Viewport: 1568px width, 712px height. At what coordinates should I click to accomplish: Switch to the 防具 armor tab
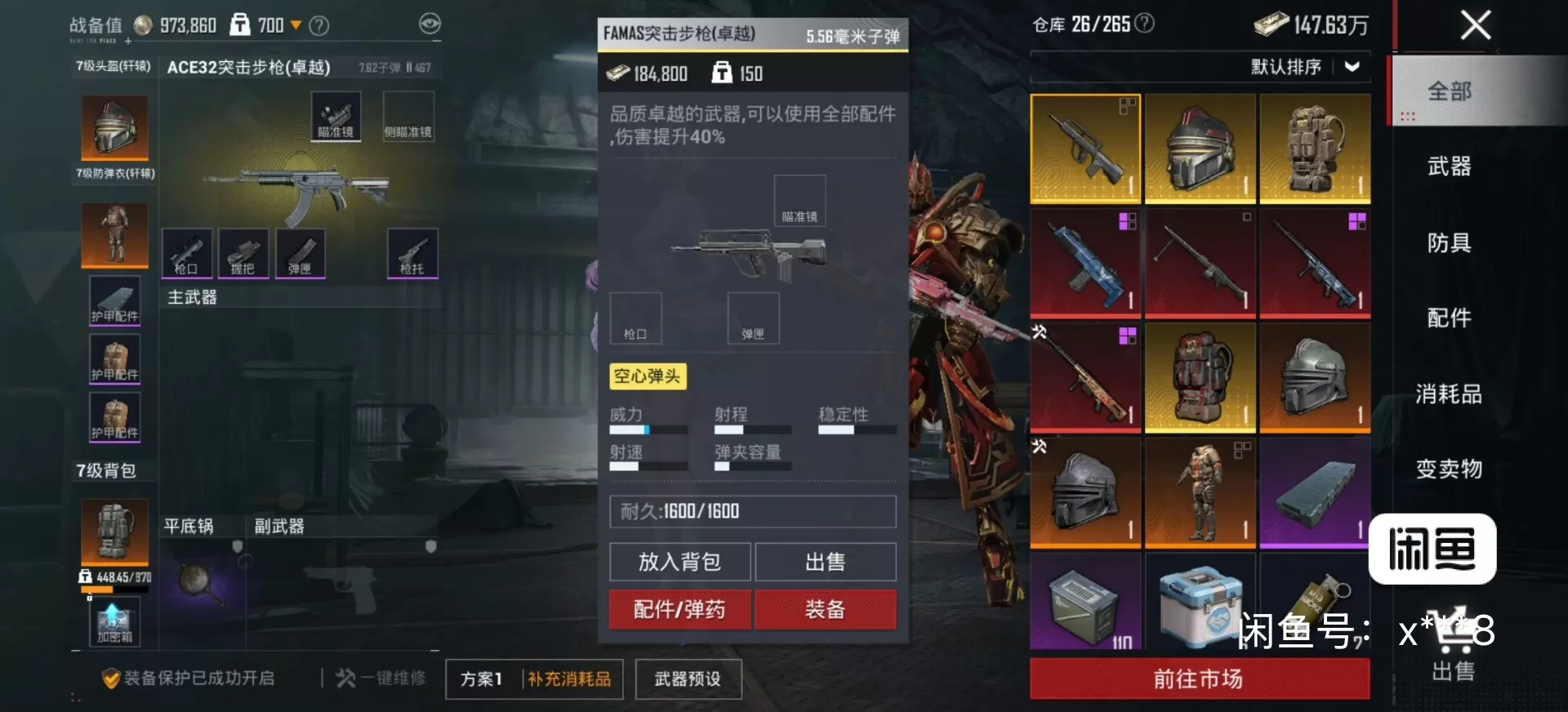click(1449, 243)
